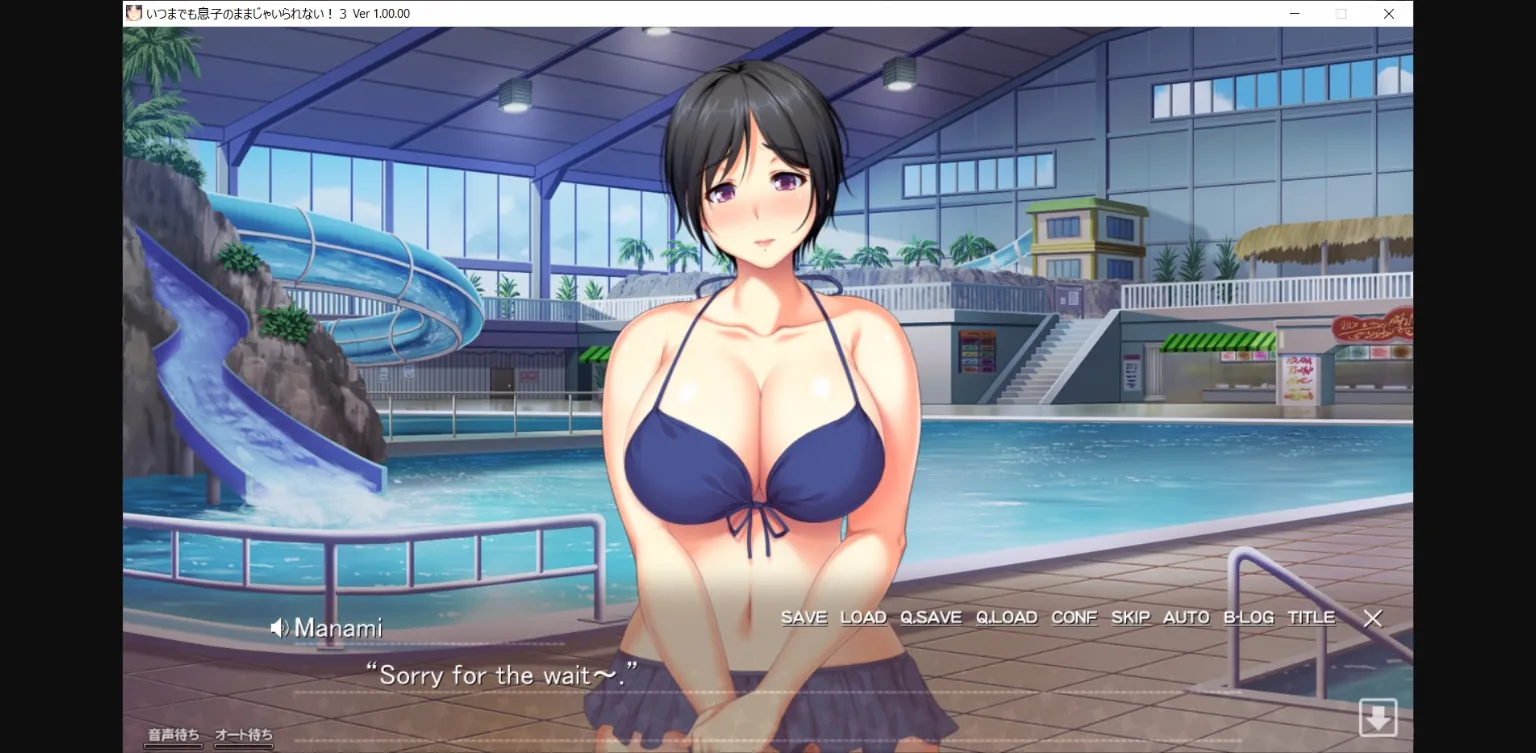Open the B-LOG backlog
The width and height of the screenshot is (1536, 753).
click(x=1248, y=617)
